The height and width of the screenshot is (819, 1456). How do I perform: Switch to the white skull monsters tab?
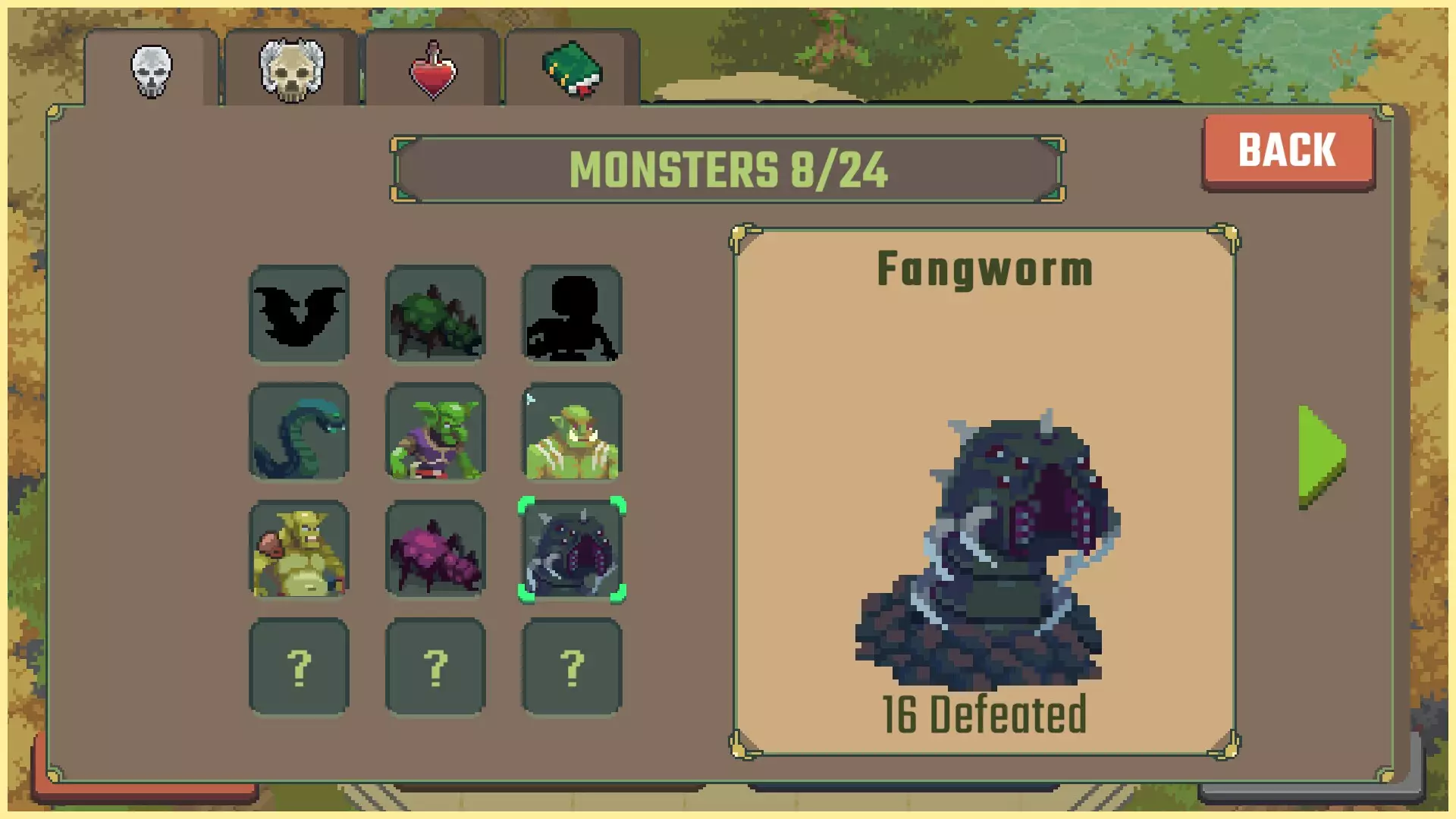coord(152,71)
